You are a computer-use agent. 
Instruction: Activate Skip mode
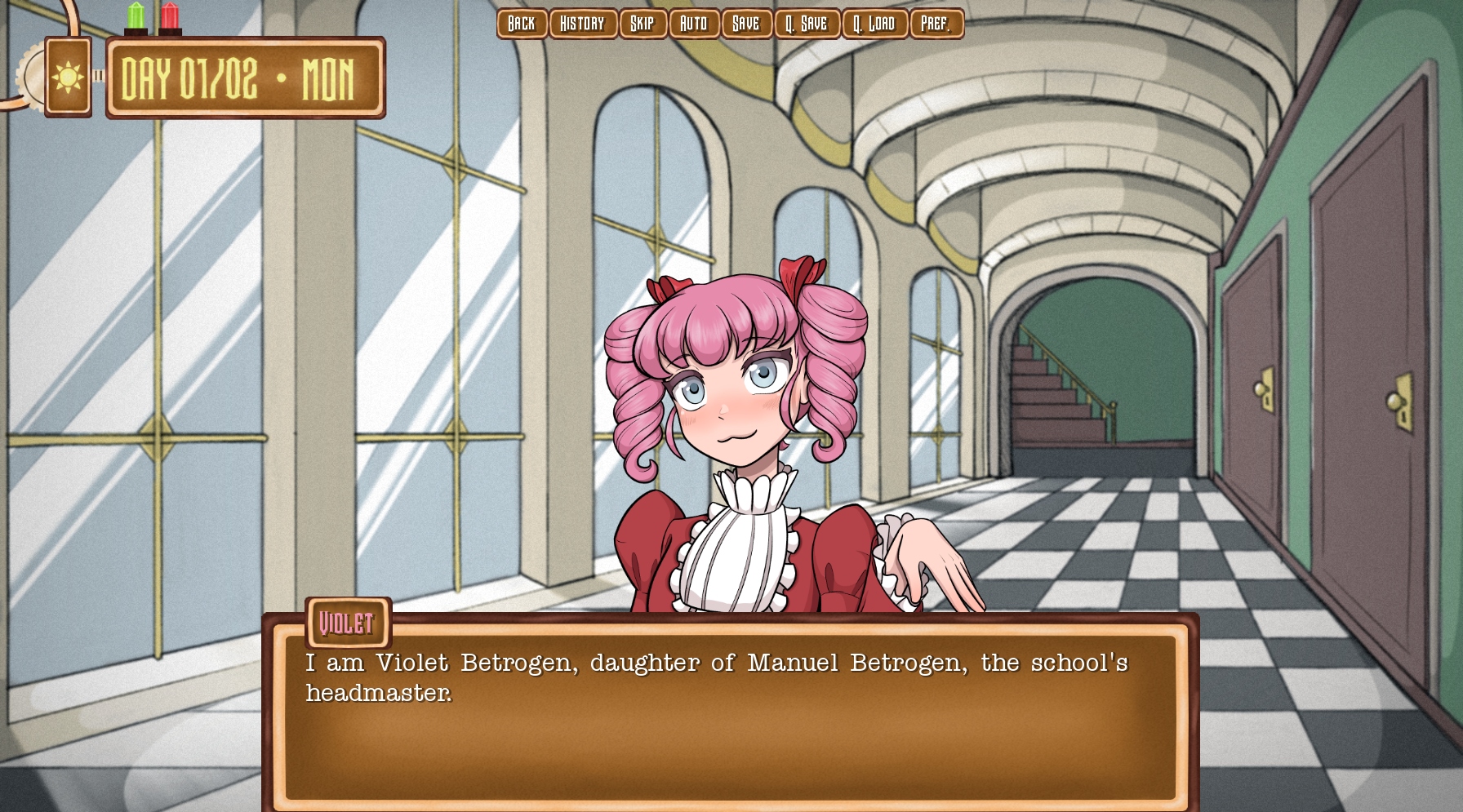click(643, 24)
